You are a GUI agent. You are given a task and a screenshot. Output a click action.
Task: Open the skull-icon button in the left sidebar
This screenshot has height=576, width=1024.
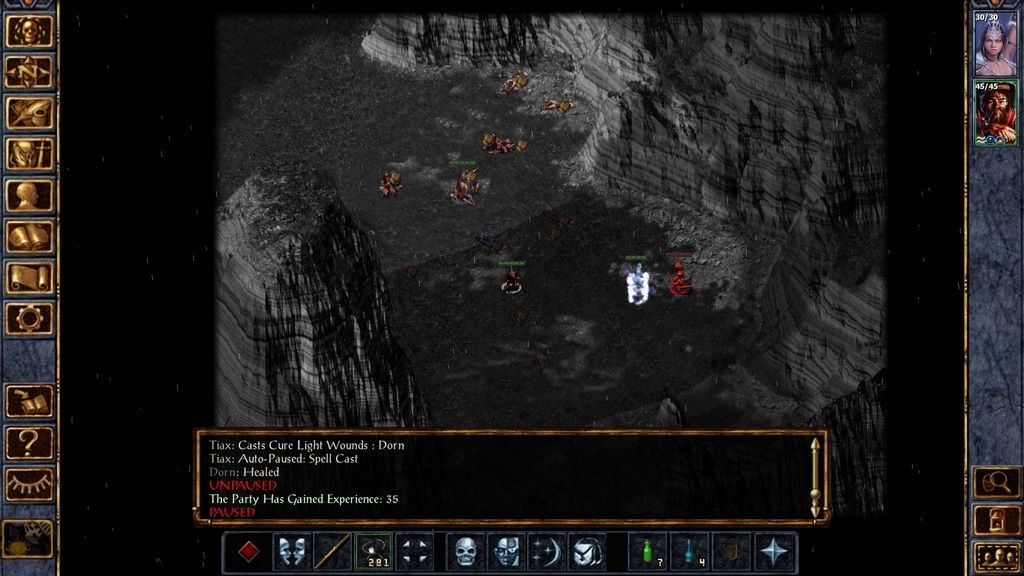(29, 30)
